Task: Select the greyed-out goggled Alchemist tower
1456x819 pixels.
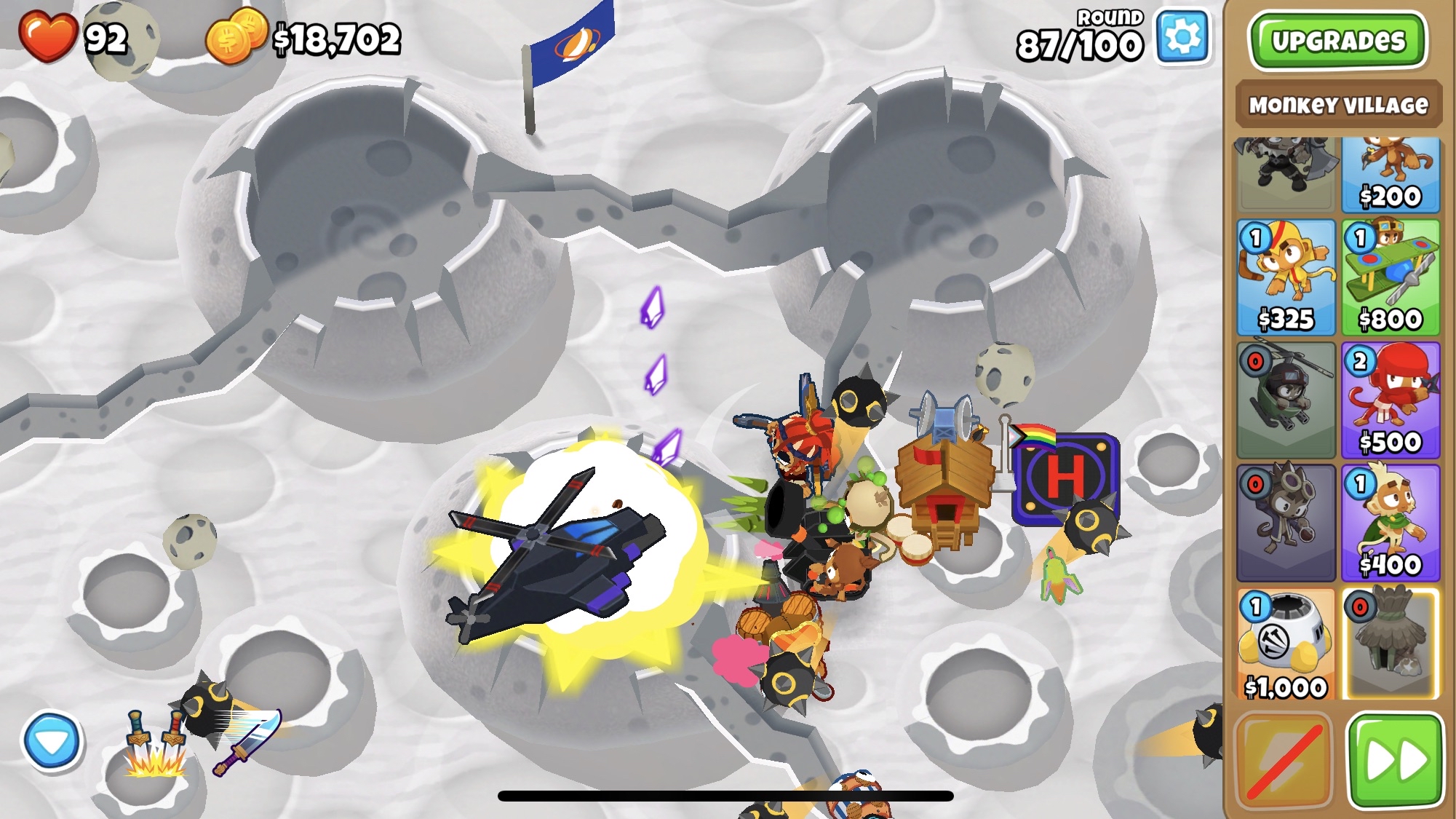Action: point(1286,522)
